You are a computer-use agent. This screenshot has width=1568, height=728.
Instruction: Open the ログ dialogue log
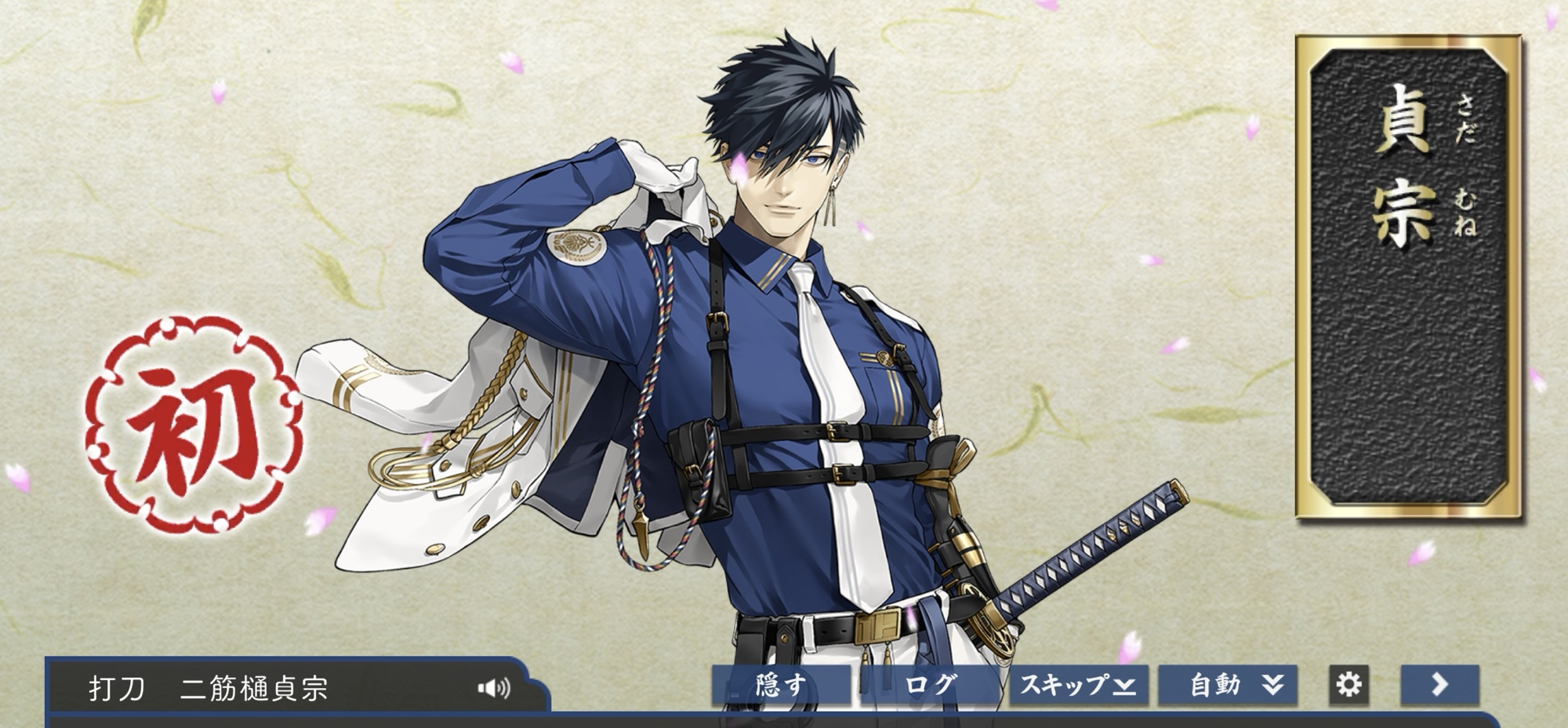coord(930,685)
